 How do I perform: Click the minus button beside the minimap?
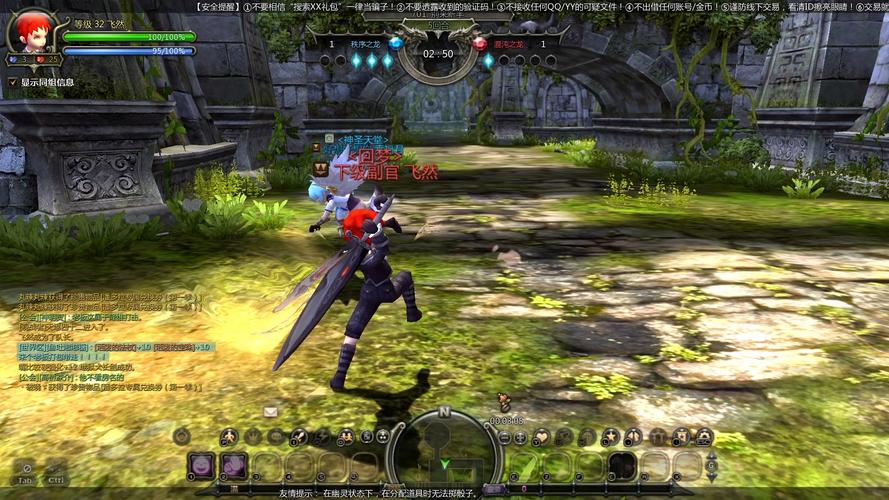[505, 437]
